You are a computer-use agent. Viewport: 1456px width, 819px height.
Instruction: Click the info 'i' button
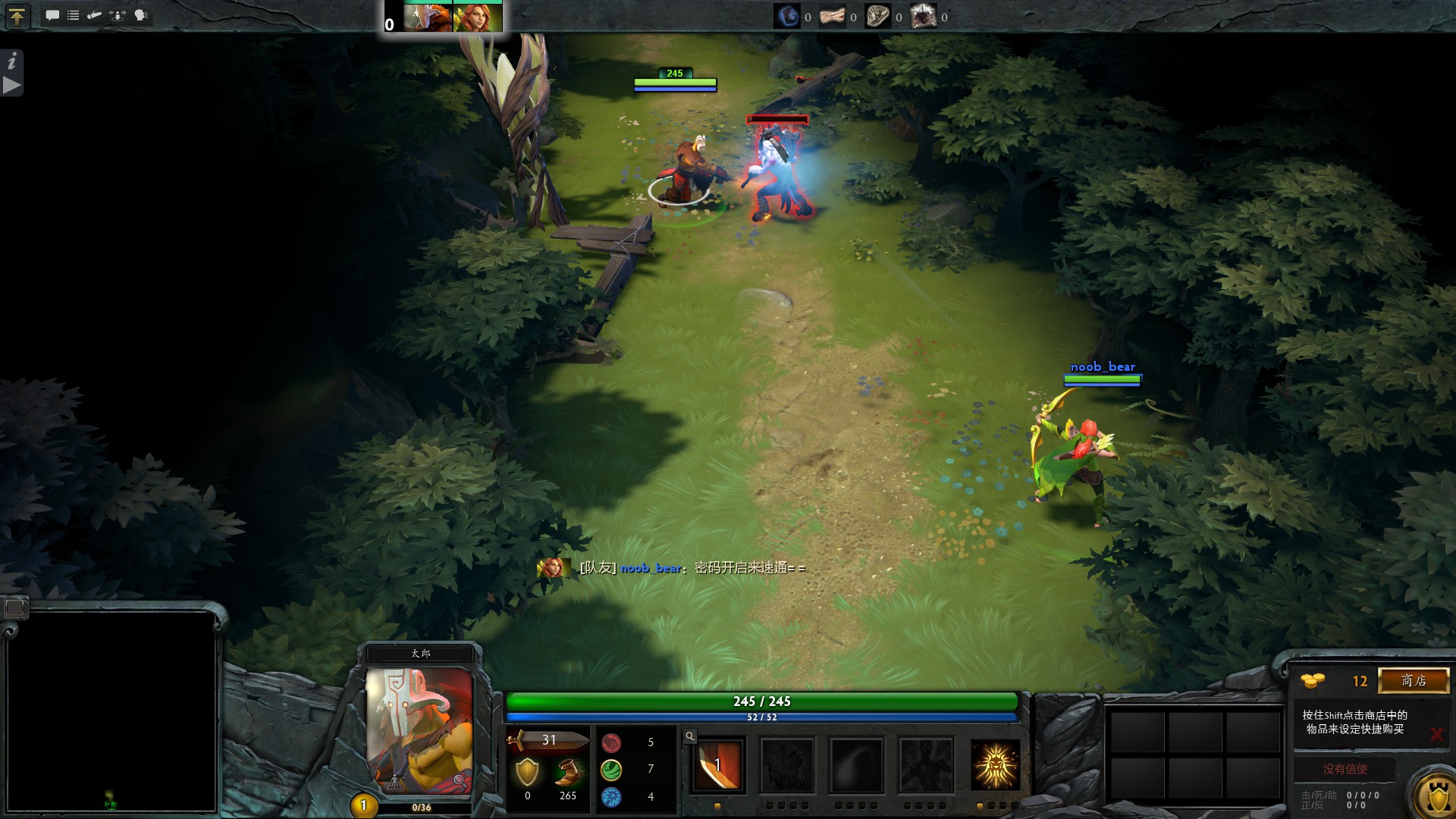(x=12, y=61)
